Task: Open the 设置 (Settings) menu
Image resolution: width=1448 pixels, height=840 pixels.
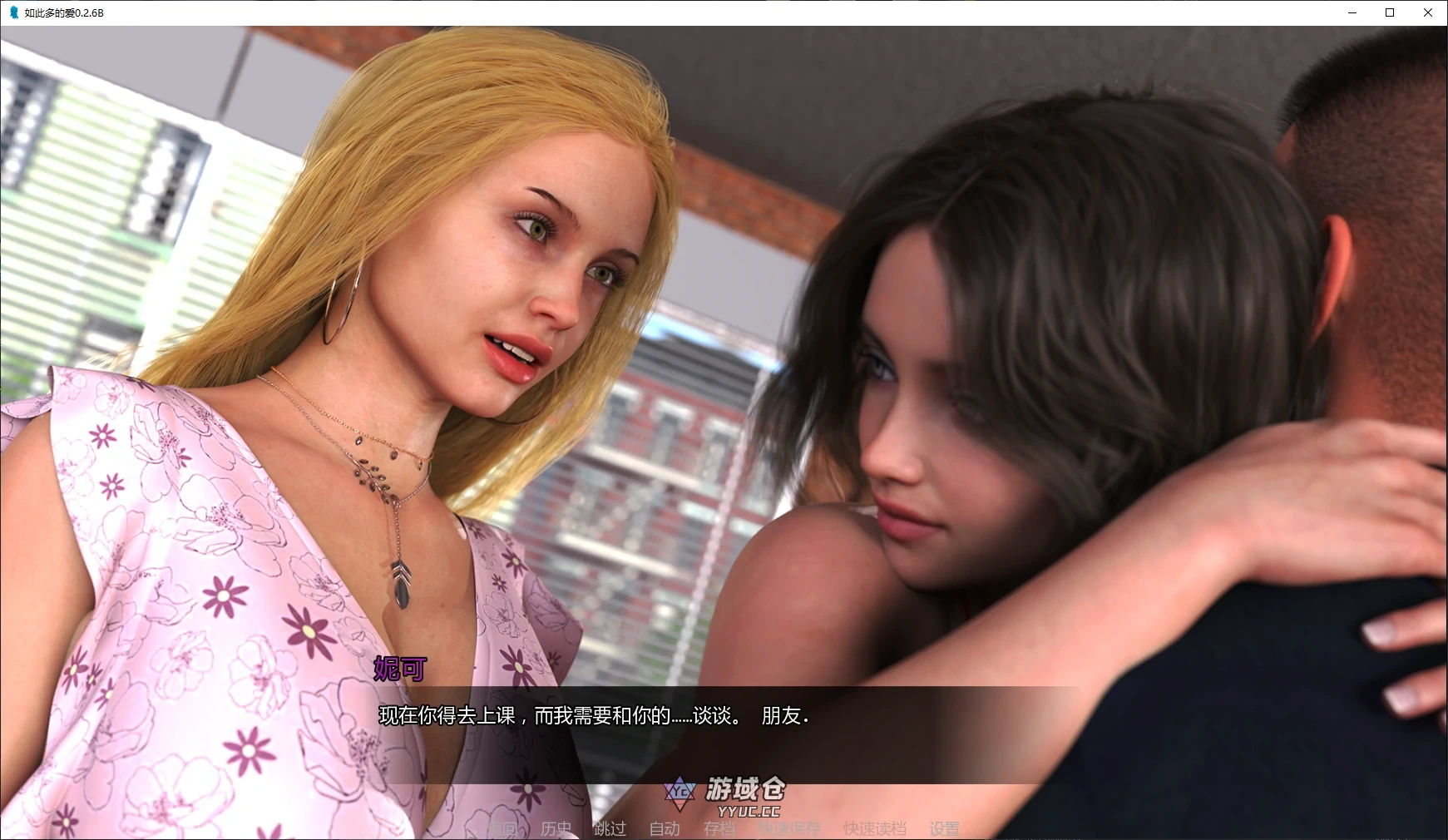Action: coord(944,828)
